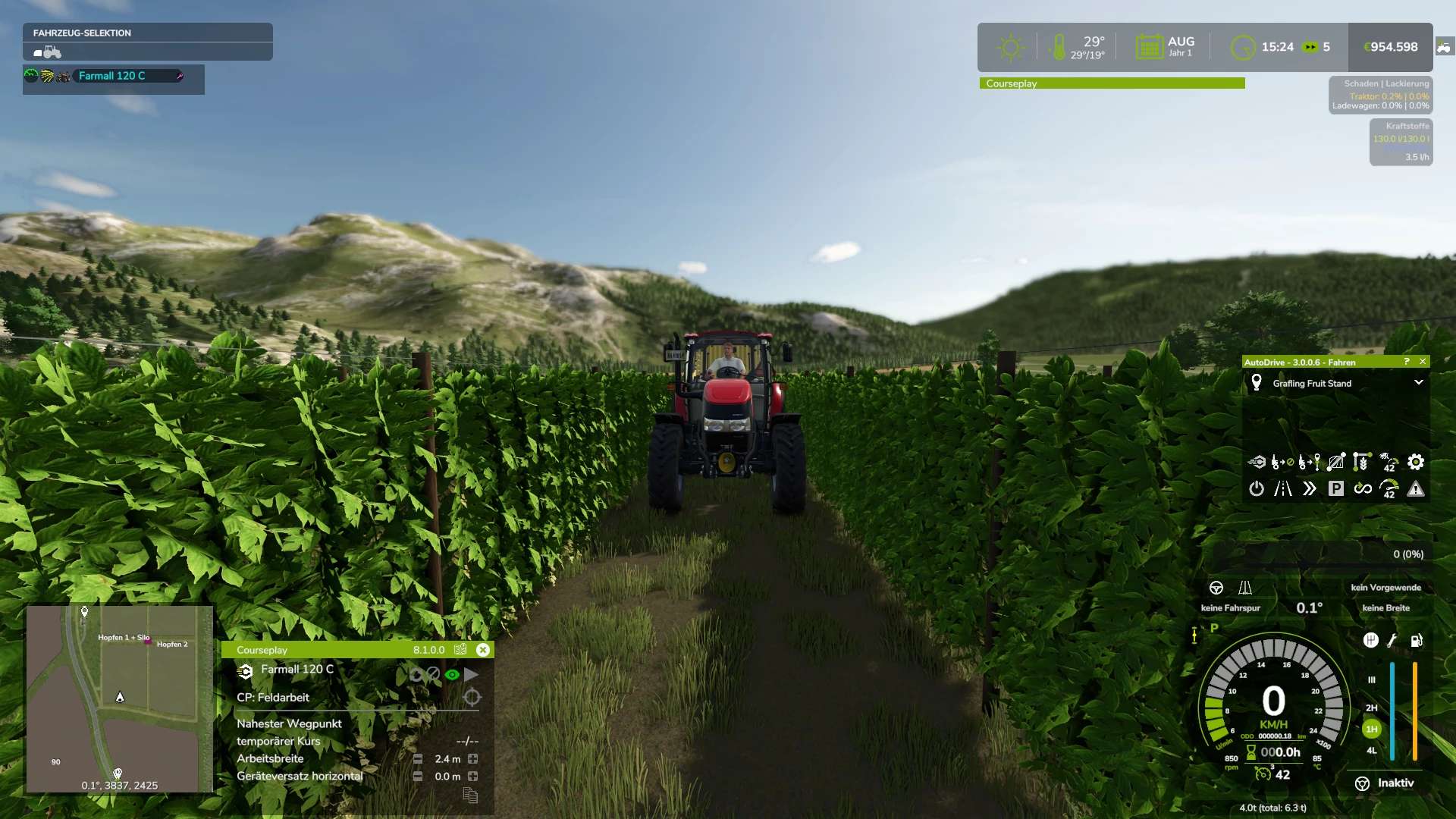Decrease Arbeitsbreite with the minus button

[x=418, y=759]
